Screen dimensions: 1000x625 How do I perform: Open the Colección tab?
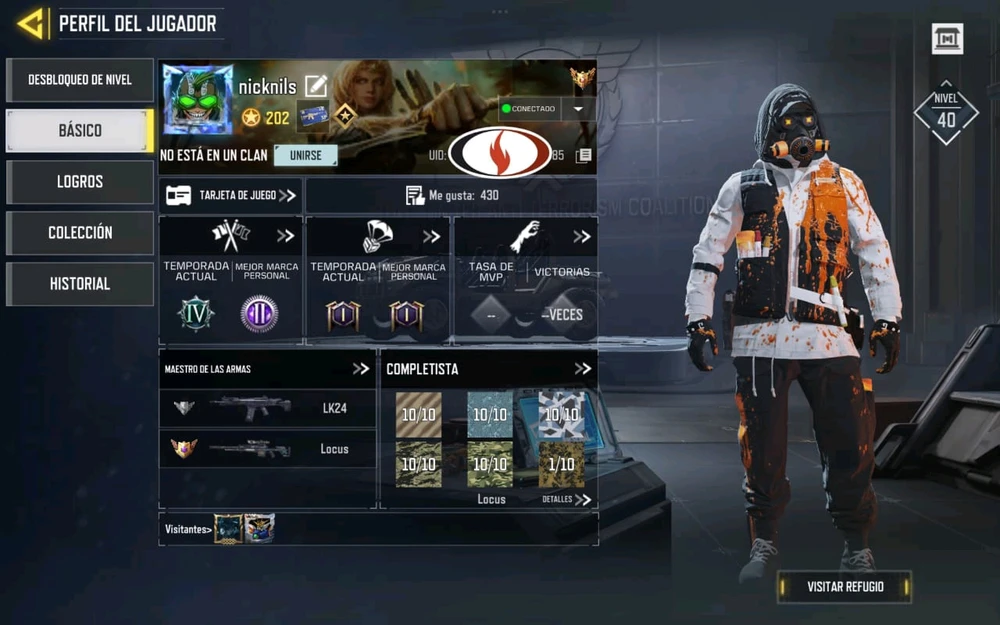[x=80, y=233]
